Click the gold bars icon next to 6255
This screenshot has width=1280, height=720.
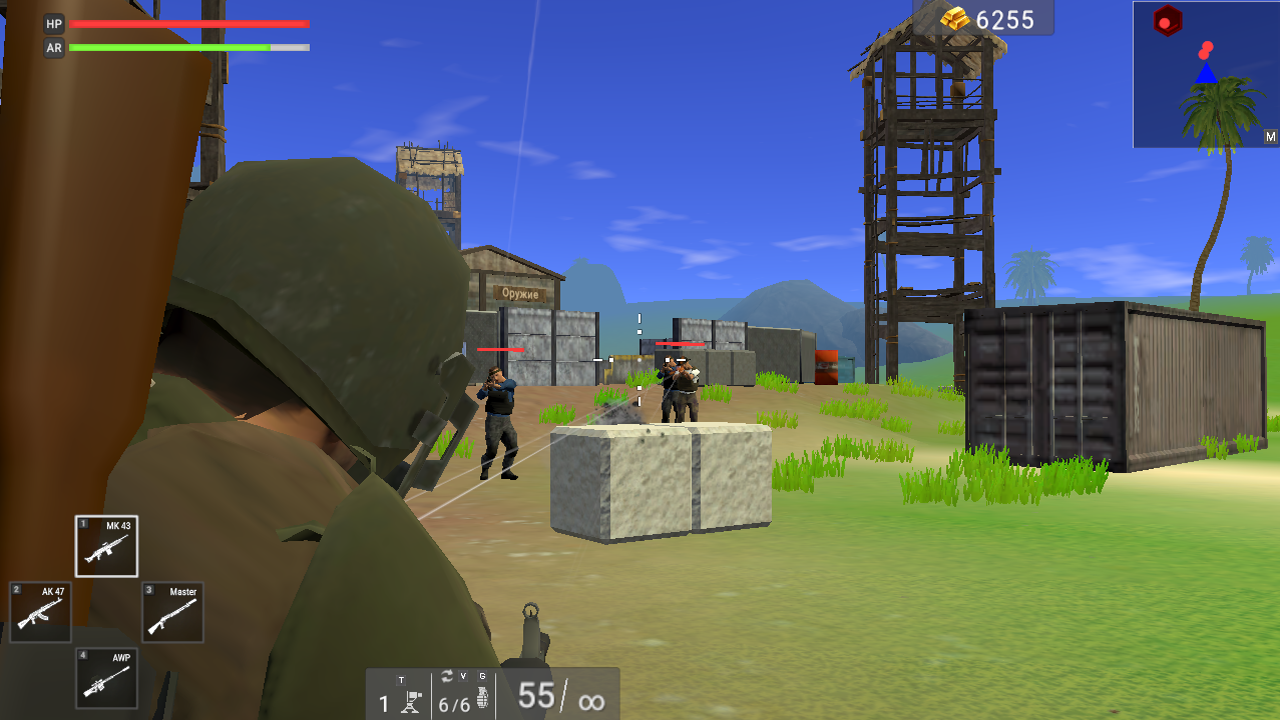click(953, 19)
